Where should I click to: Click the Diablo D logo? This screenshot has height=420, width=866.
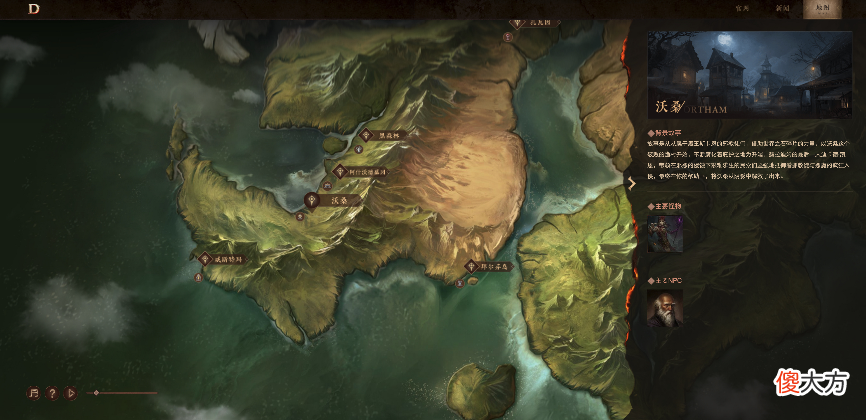[33, 8]
